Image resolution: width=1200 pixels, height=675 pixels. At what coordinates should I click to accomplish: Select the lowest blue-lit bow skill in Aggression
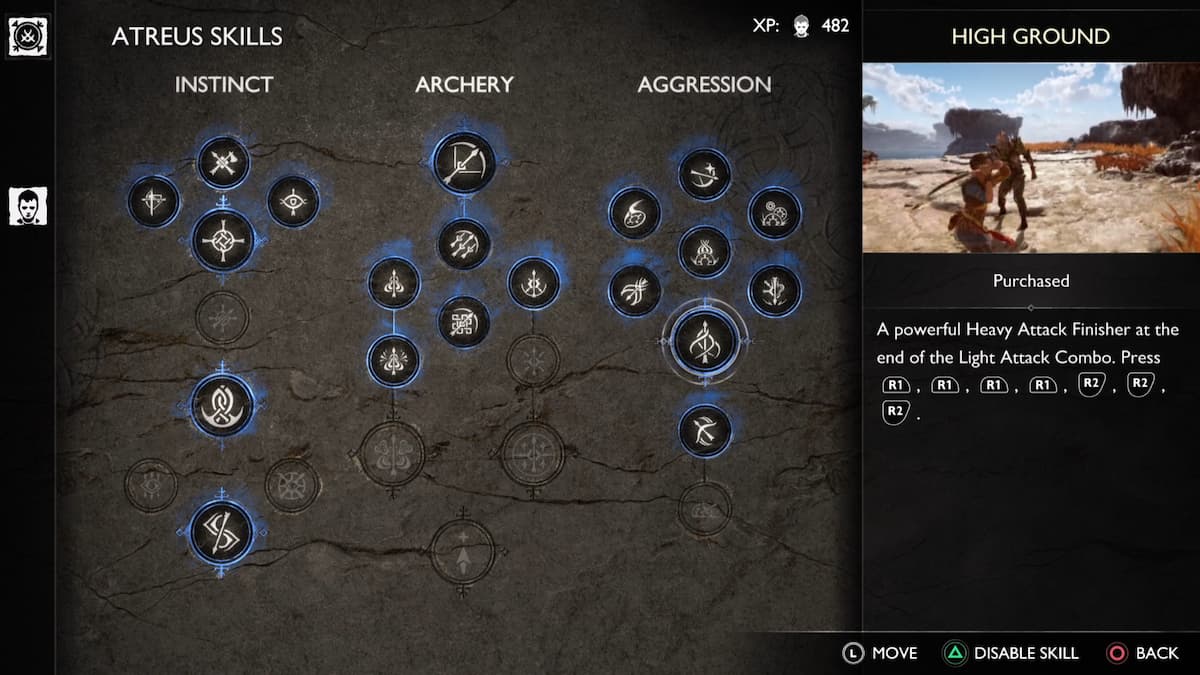tap(705, 430)
